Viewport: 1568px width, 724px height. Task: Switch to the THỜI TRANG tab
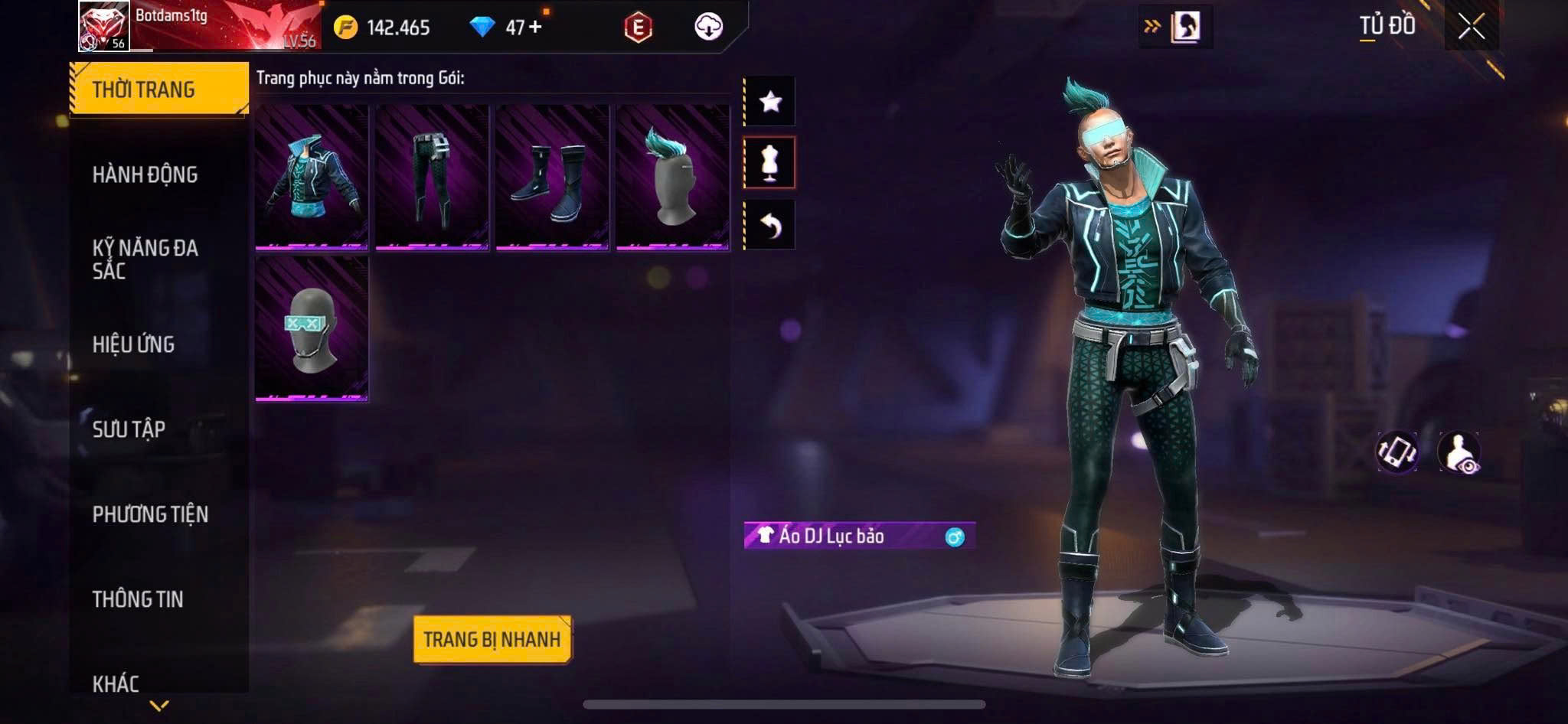click(x=158, y=90)
